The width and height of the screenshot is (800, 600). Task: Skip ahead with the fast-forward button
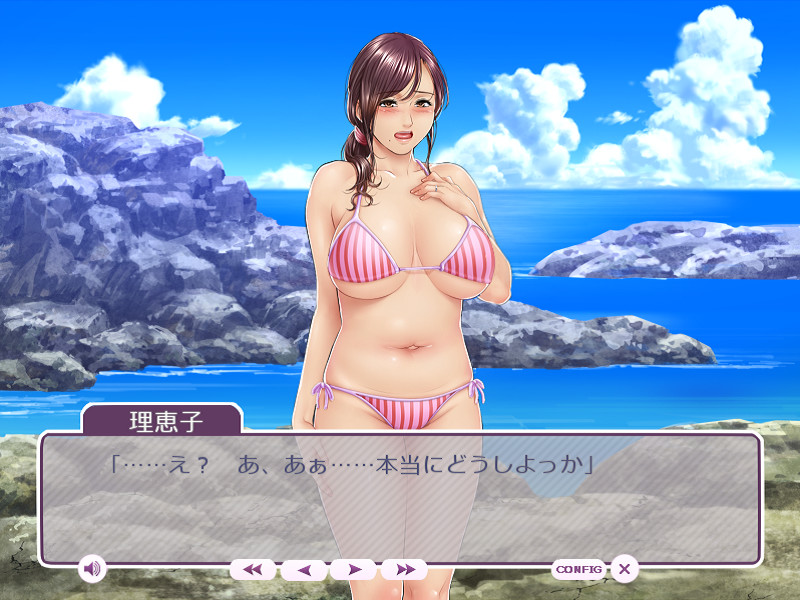404,569
